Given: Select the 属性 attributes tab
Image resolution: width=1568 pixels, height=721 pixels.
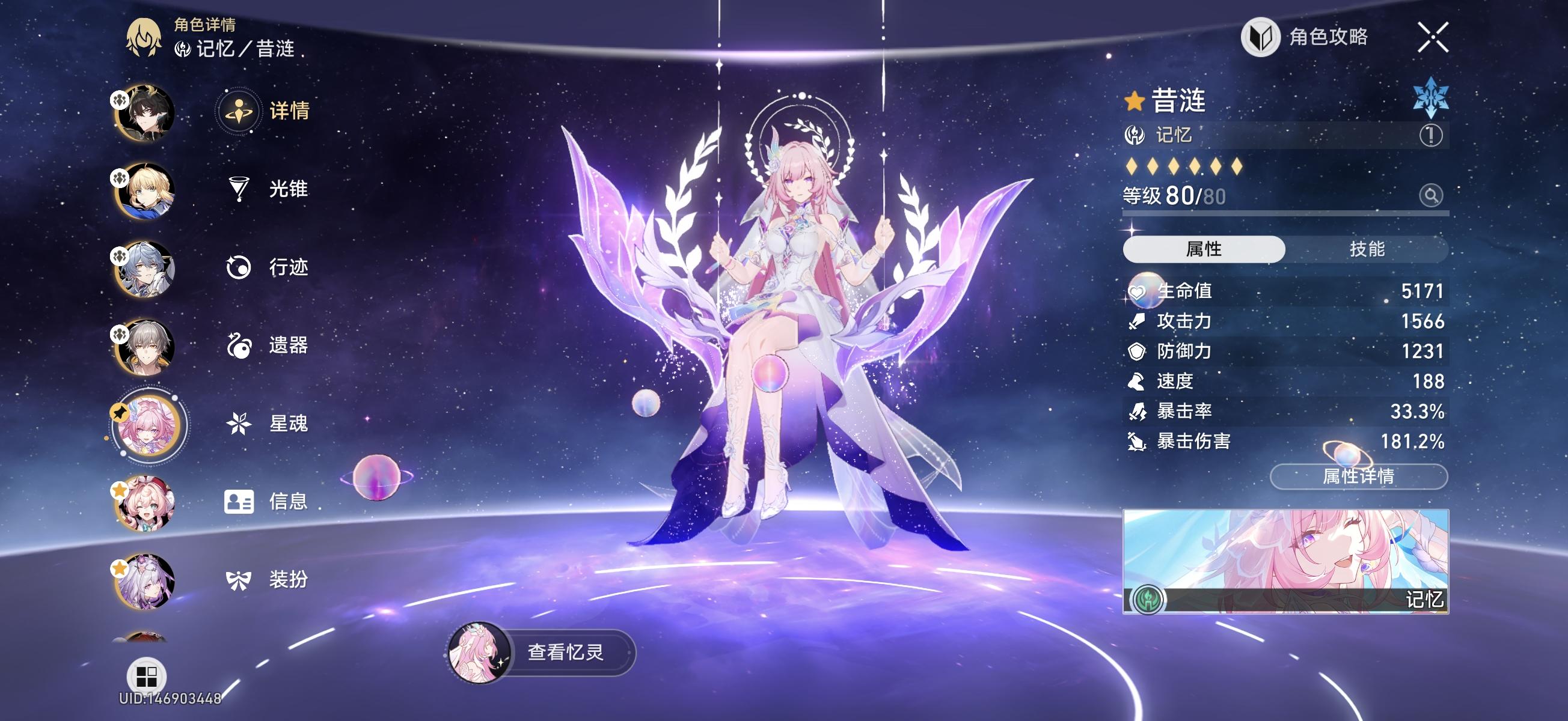Looking at the screenshot, I should point(1204,248).
